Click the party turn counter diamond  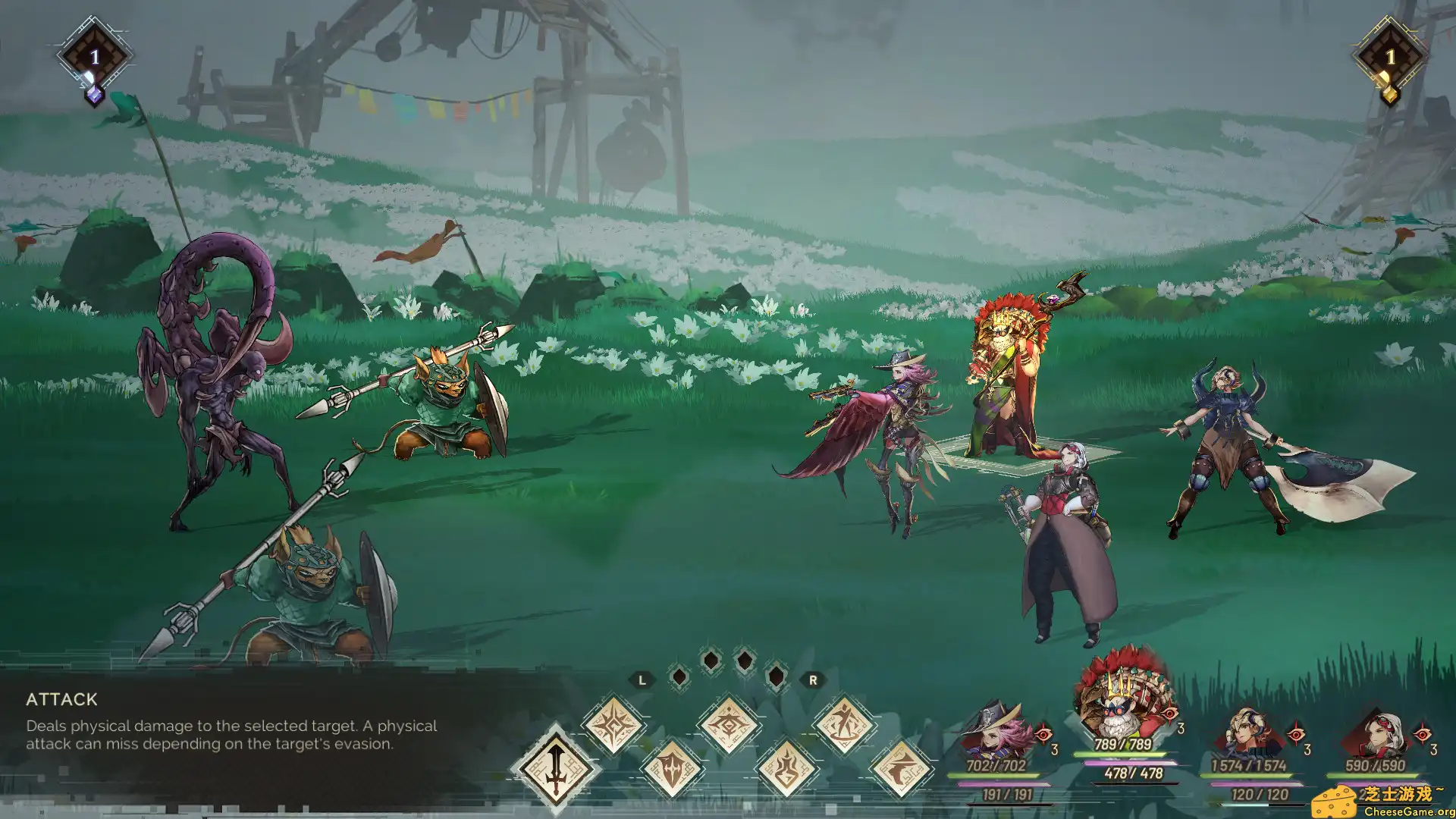tap(1389, 56)
